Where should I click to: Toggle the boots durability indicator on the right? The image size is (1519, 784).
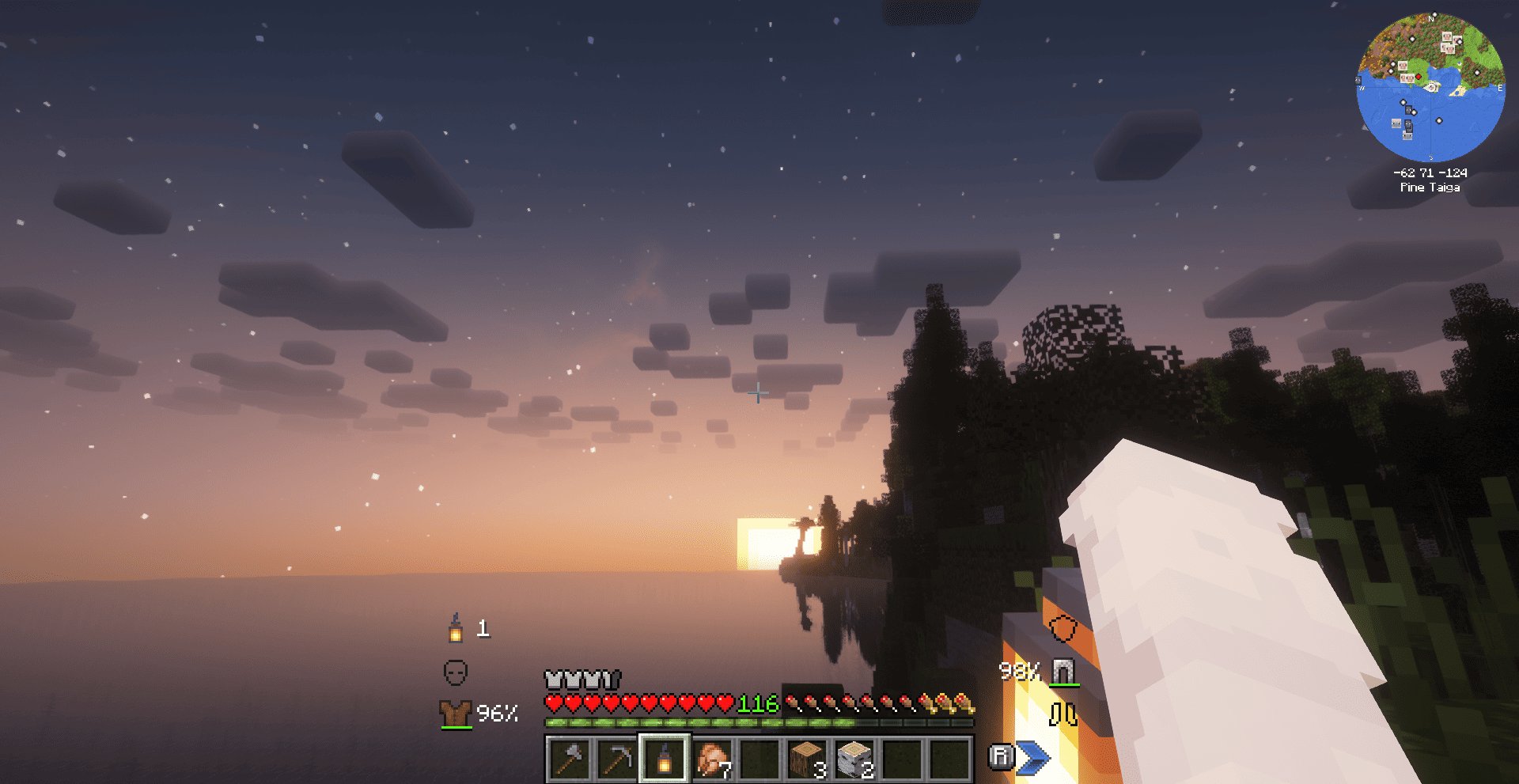(1064, 714)
